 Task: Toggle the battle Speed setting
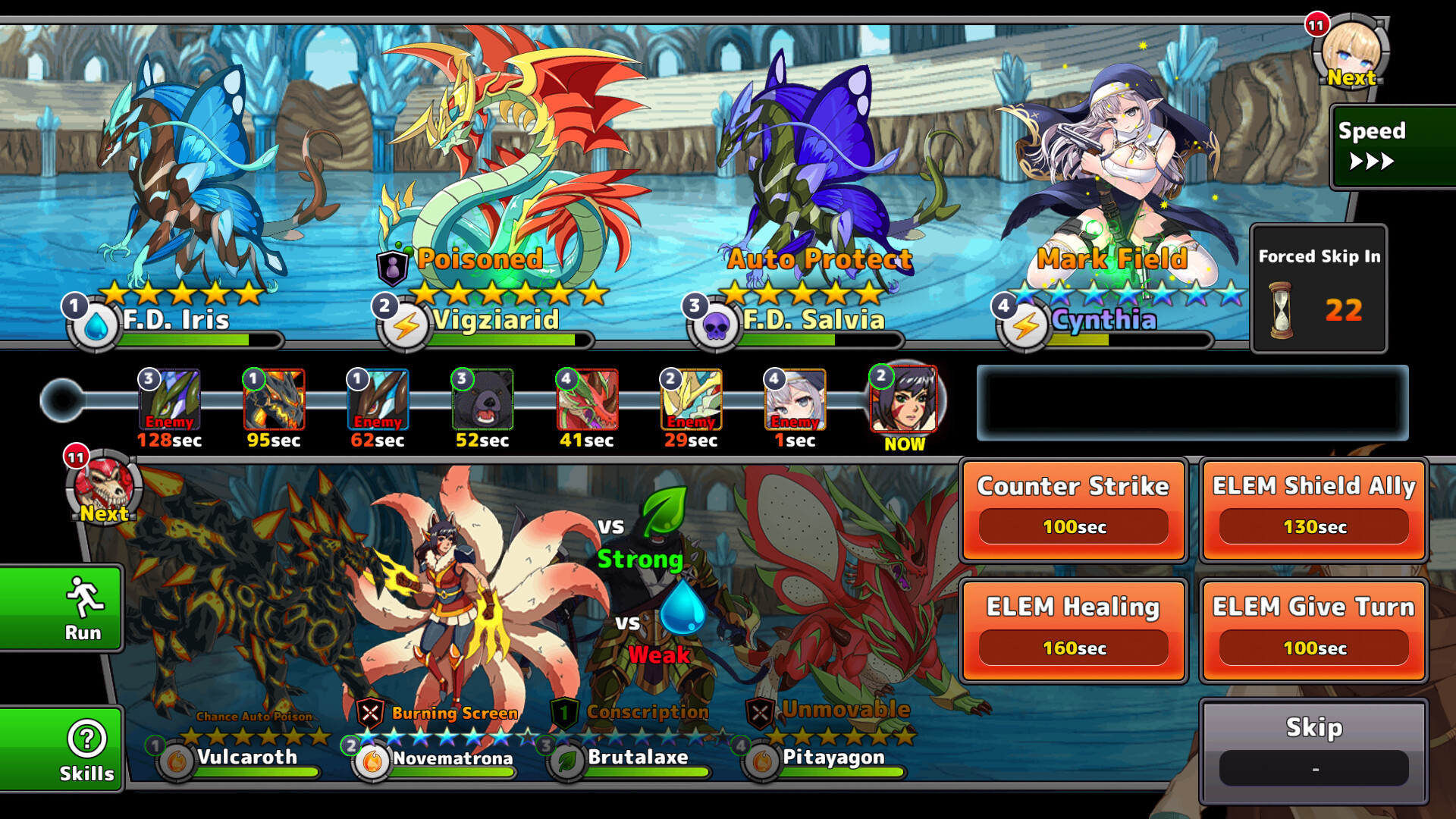[x=1392, y=146]
